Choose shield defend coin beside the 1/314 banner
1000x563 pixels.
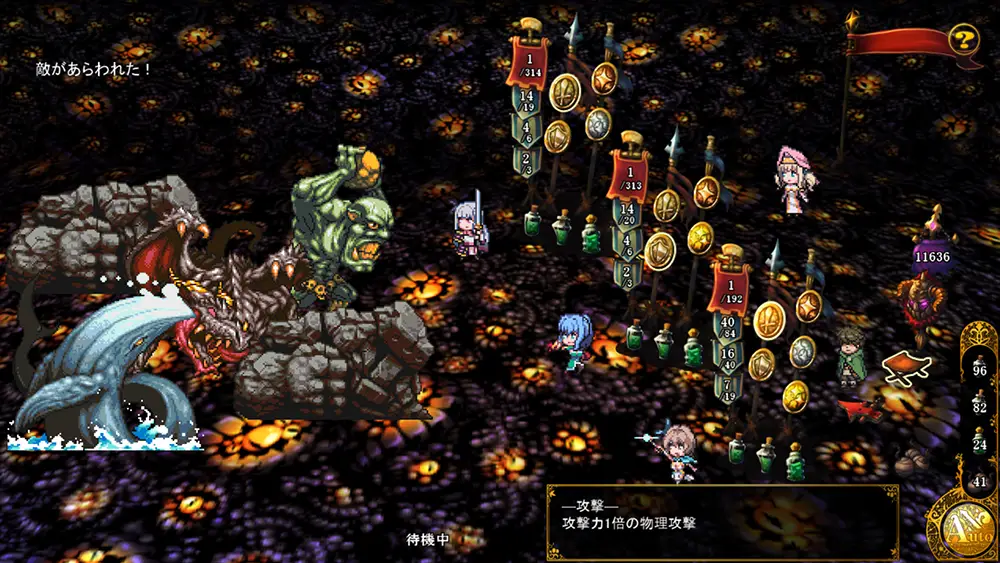pos(557,135)
